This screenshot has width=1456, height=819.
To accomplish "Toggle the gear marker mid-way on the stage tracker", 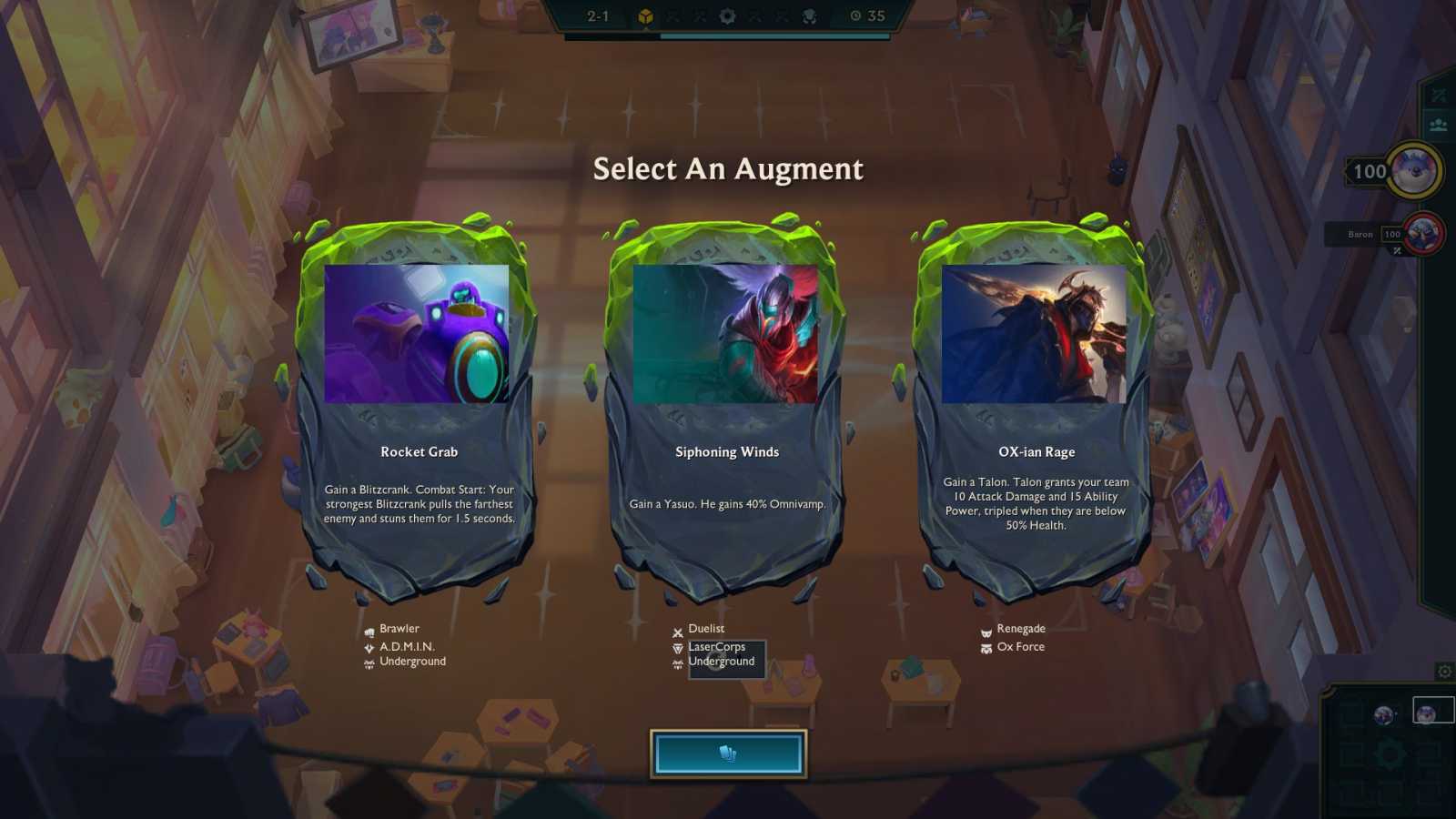I will (726, 15).
